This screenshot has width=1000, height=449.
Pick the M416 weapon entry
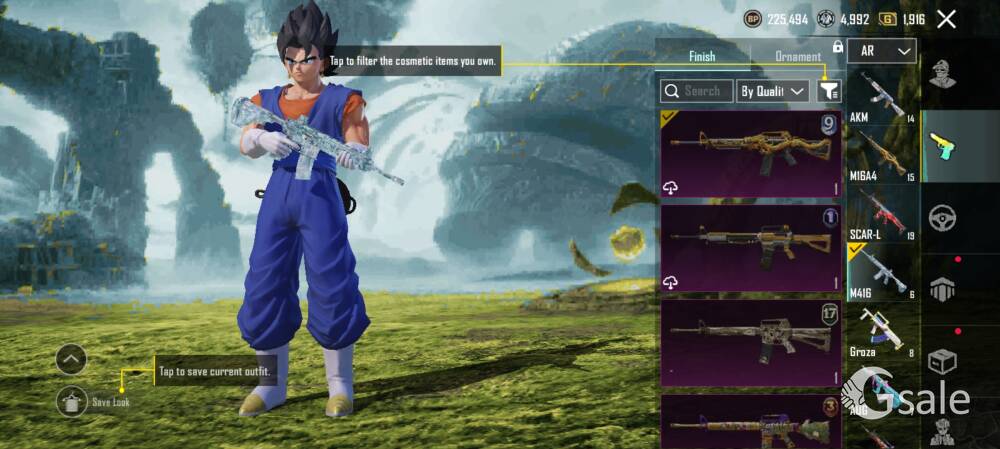point(882,271)
